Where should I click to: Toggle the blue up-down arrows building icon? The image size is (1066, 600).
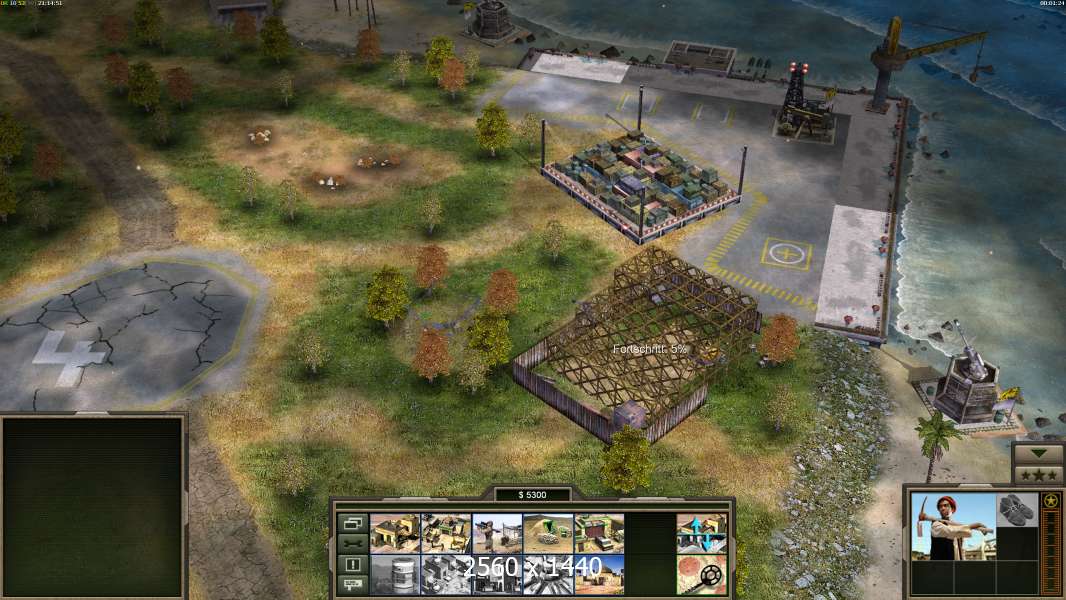[701, 534]
